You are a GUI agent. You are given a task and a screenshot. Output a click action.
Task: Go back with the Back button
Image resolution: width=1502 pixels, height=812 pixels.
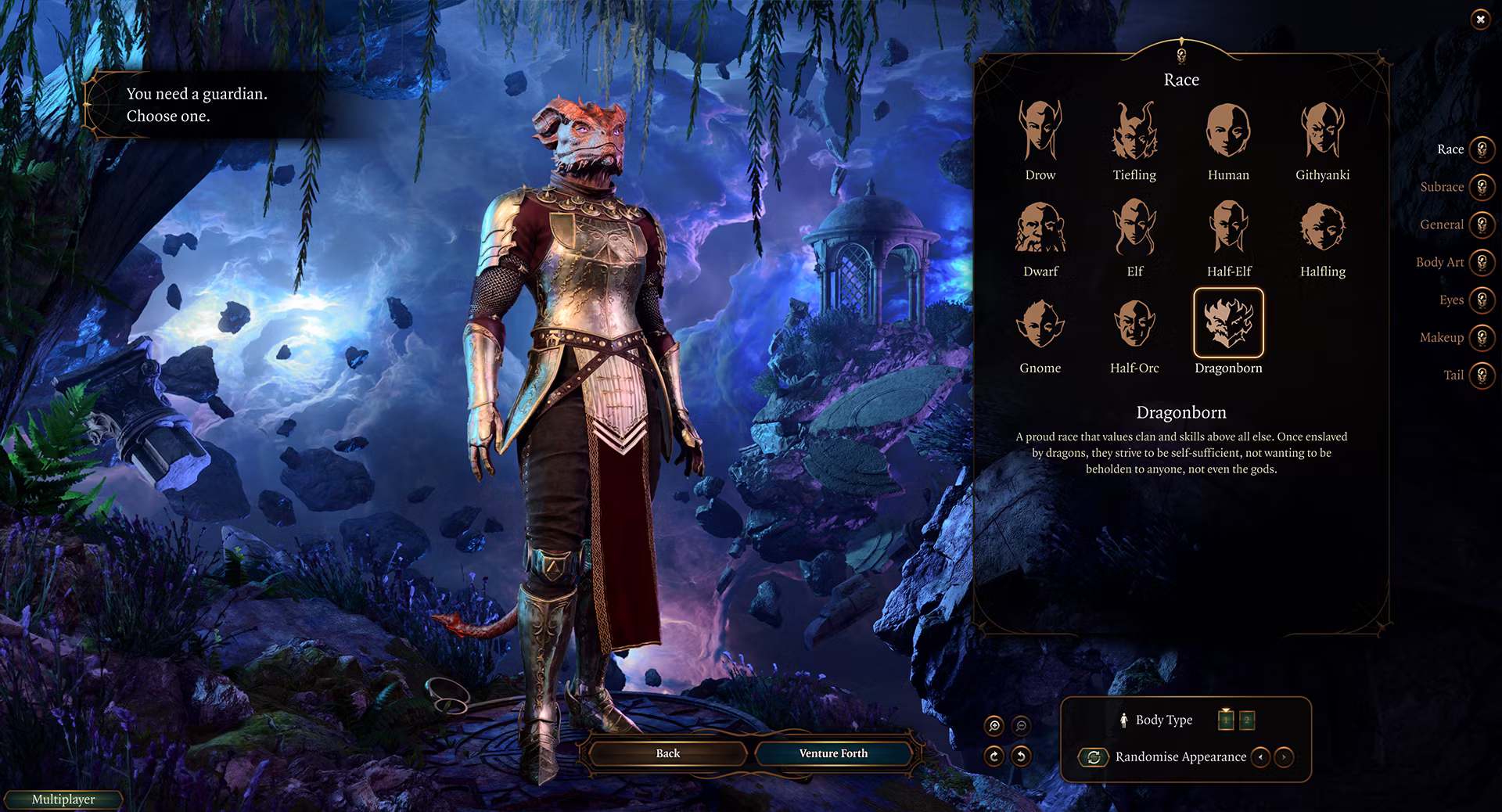(x=667, y=753)
